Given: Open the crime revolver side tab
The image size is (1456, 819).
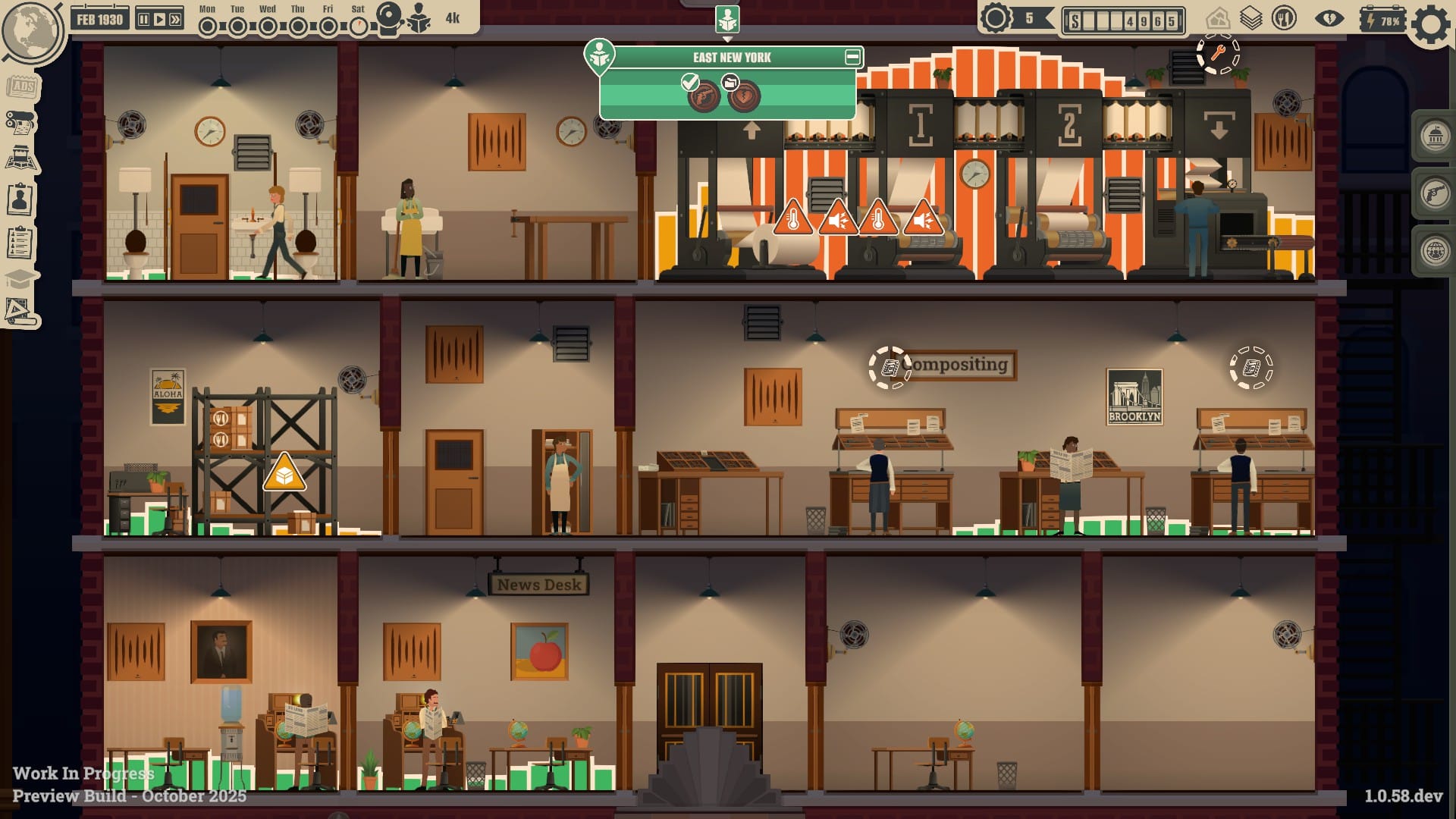Looking at the screenshot, I should (x=1435, y=194).
